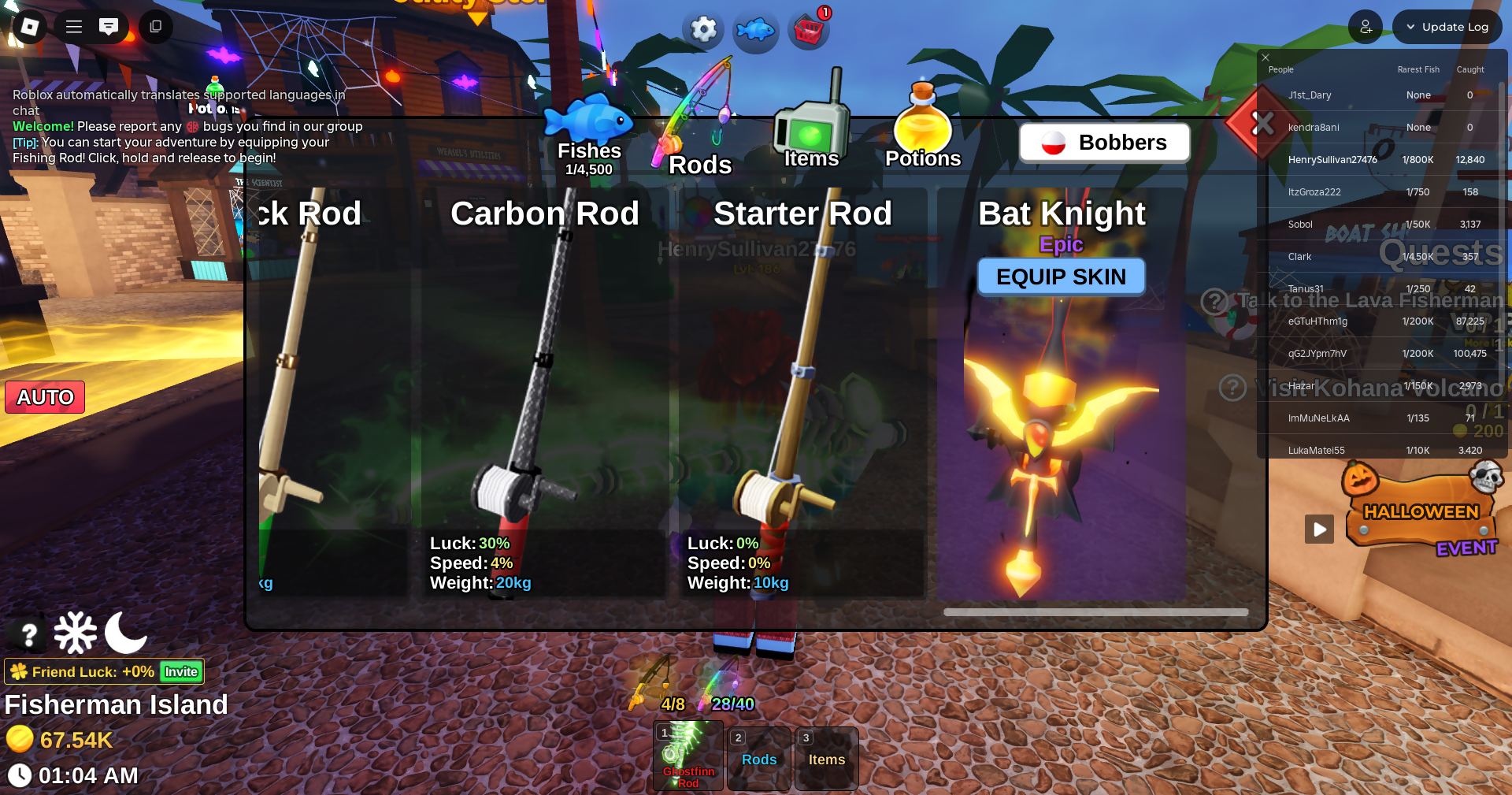Open the Fishes inventory tab
This screenshot has width=1512, height=795.
[x=589, y=136]
